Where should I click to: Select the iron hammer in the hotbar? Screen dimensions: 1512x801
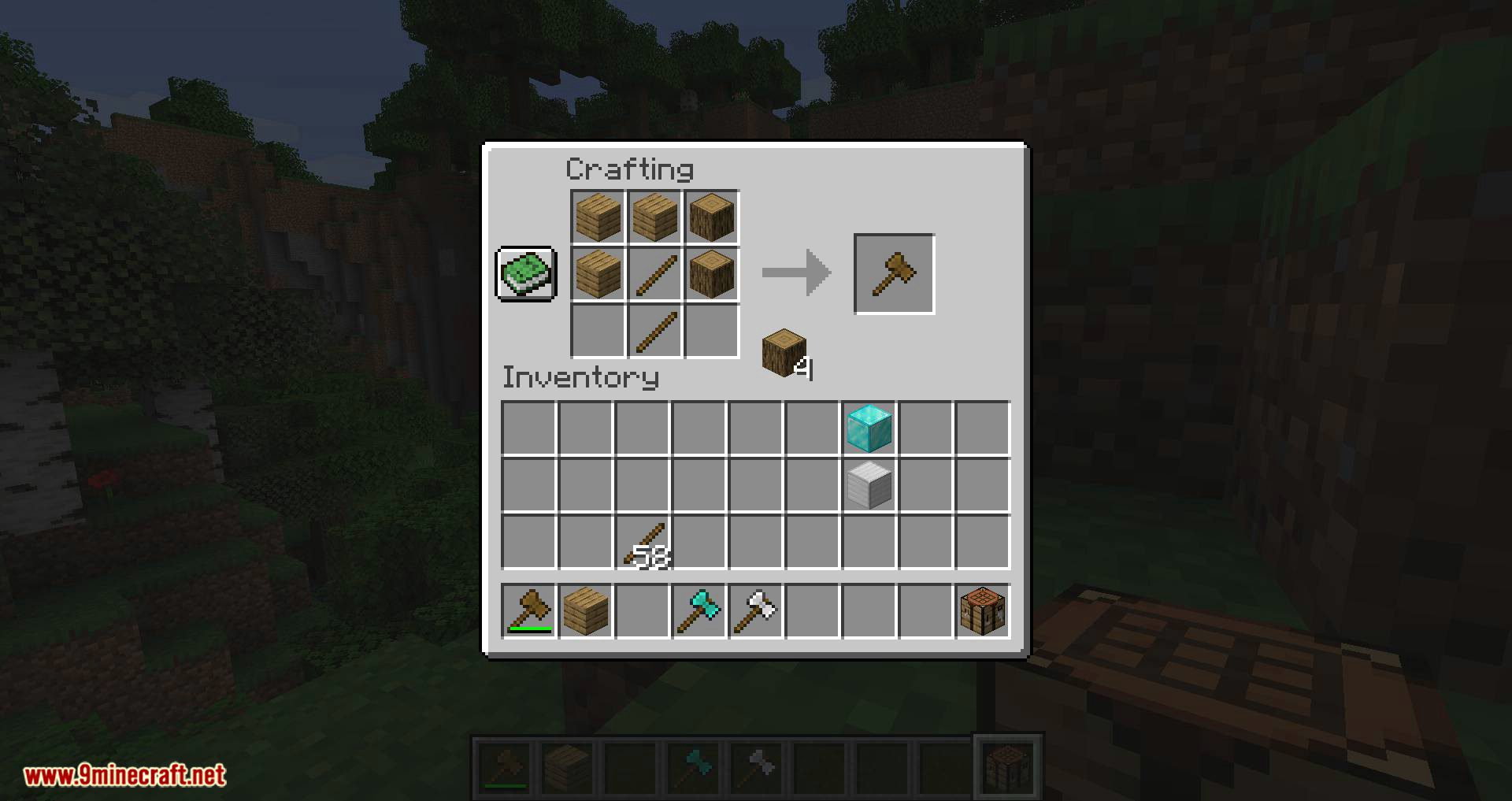coord(756,611)
